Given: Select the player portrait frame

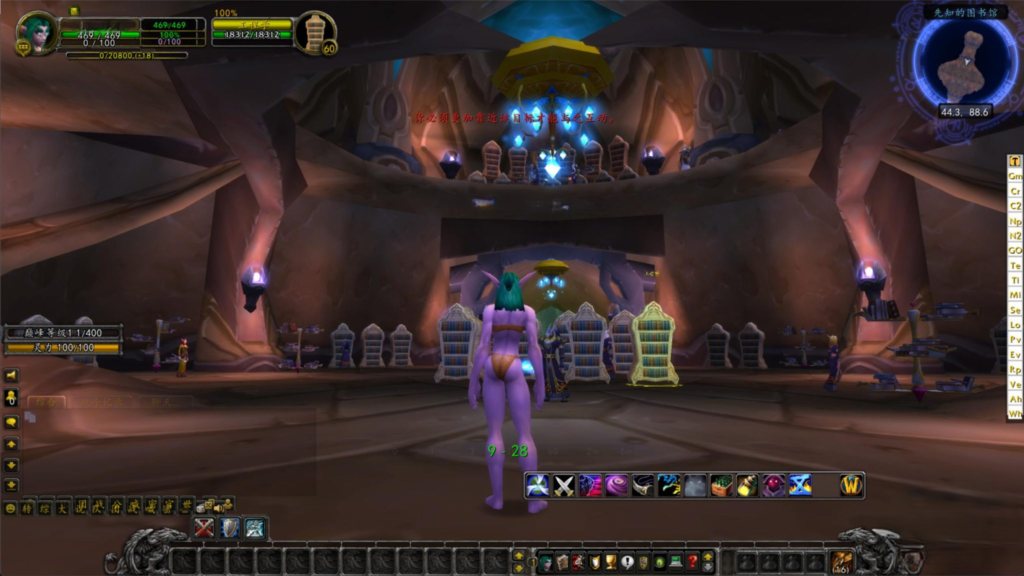Looking at the screenshot, I should tap(37, 33).
